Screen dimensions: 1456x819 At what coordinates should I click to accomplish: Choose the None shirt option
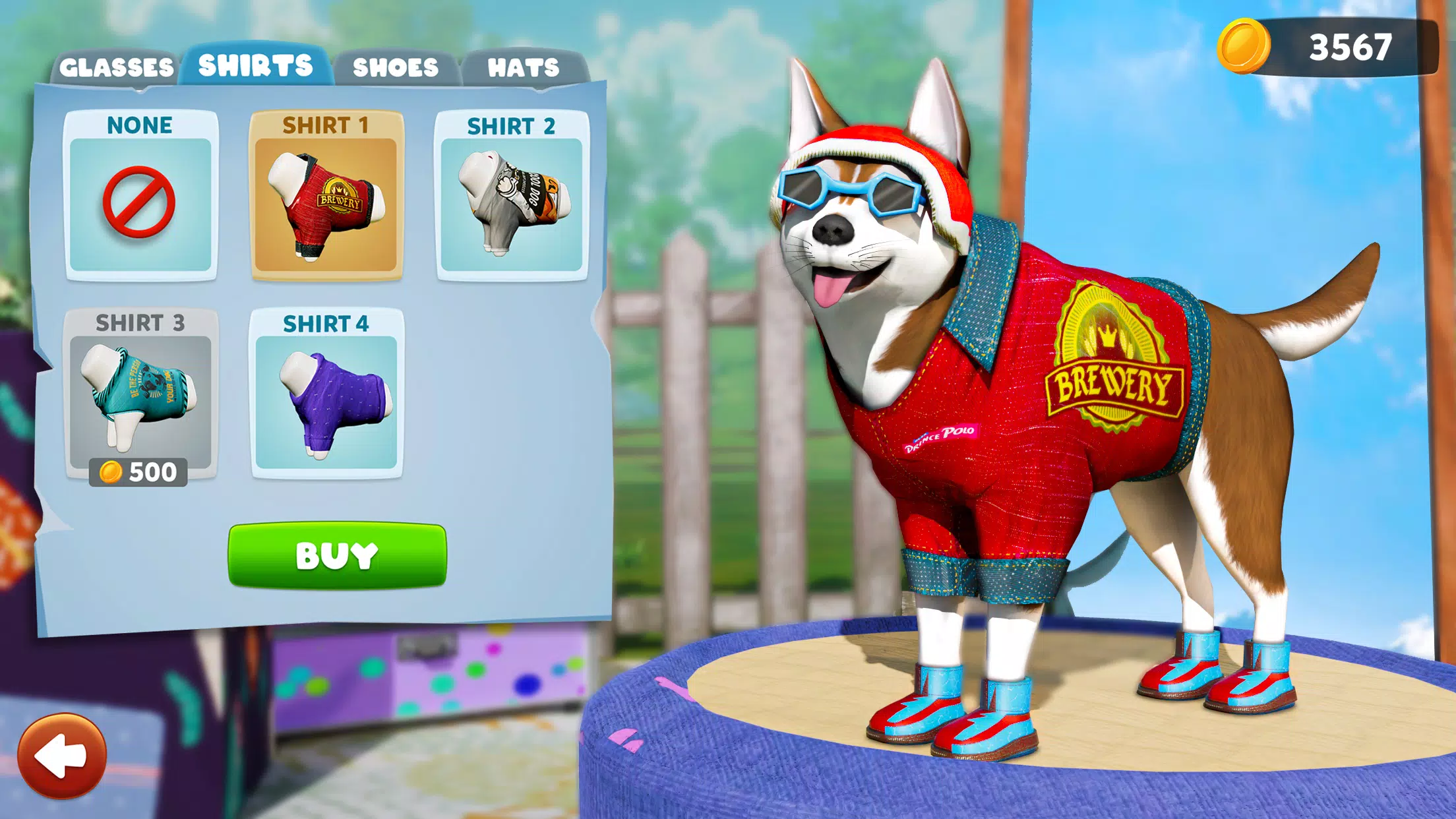pyautogui.click(x=140, y=197)
